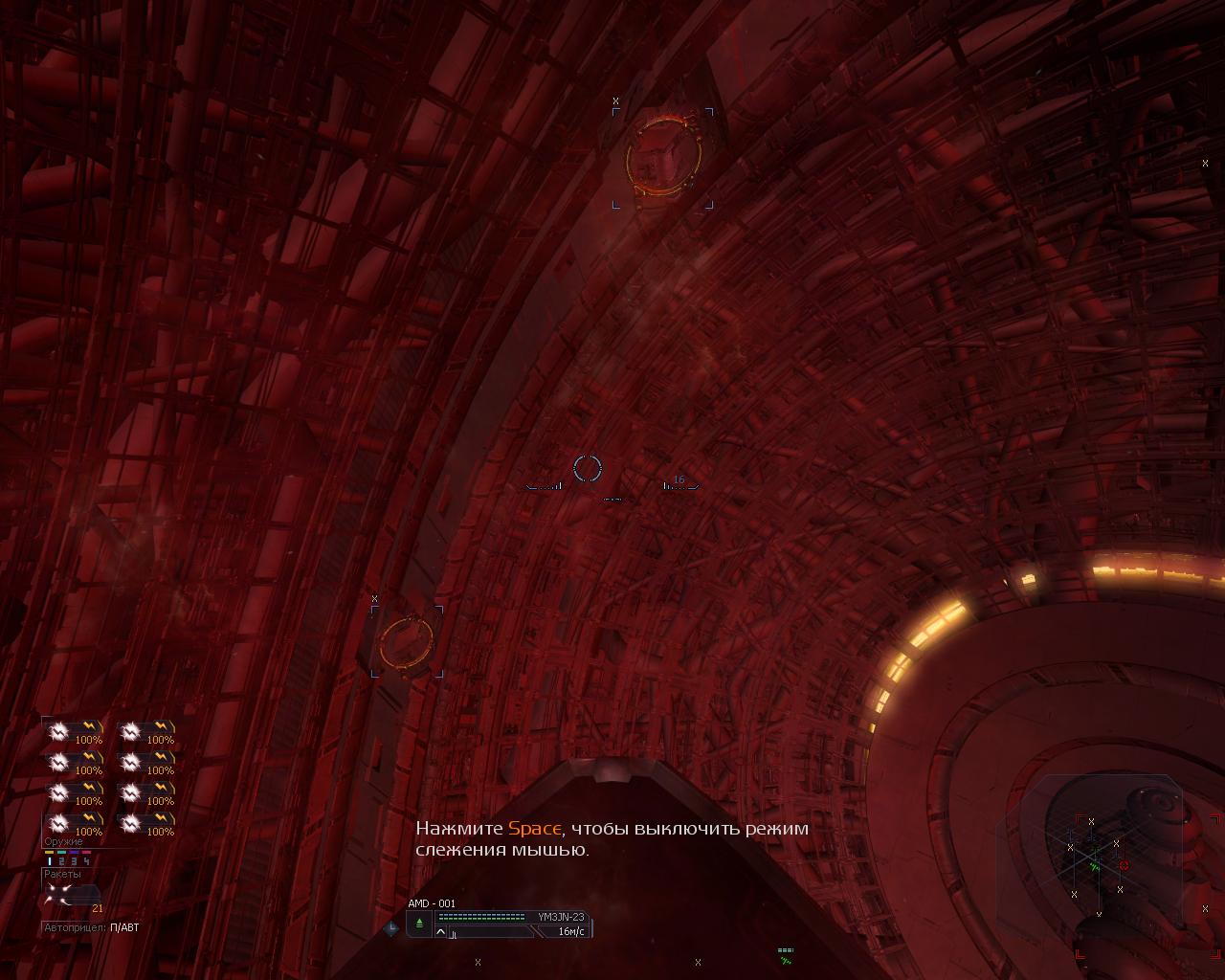Image resolution: width=1225 pixels, height=980 pixels.
Task: Activate weapon group 4
Action: click(x=86, y=861)
